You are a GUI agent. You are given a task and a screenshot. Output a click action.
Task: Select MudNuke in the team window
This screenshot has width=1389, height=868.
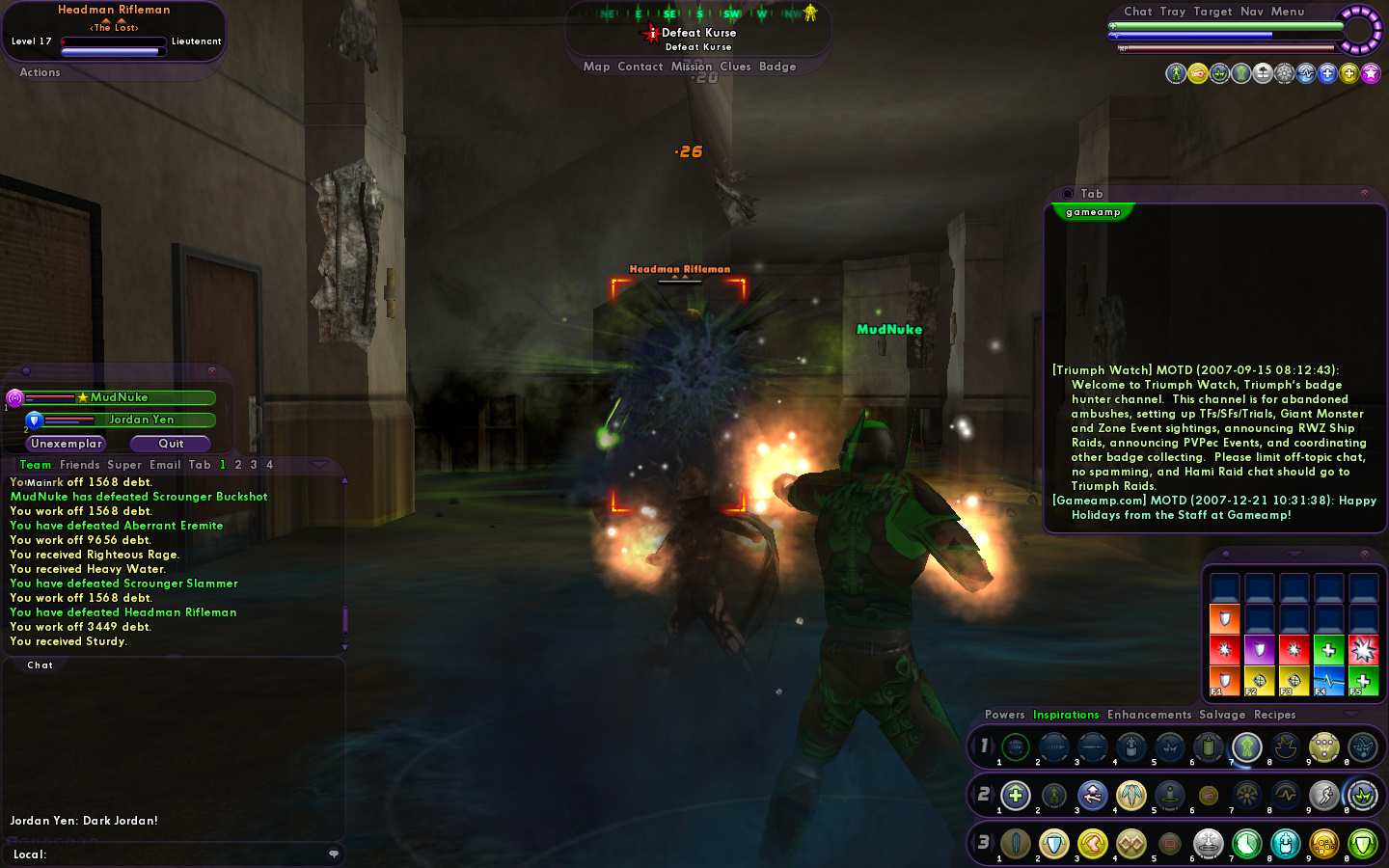coord(119,397)
